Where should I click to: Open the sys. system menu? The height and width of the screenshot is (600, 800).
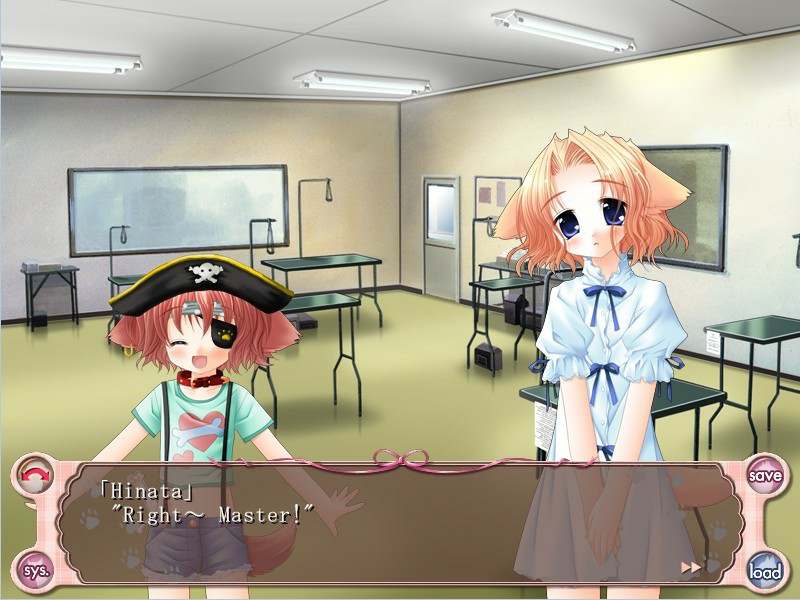click(35, 571)
